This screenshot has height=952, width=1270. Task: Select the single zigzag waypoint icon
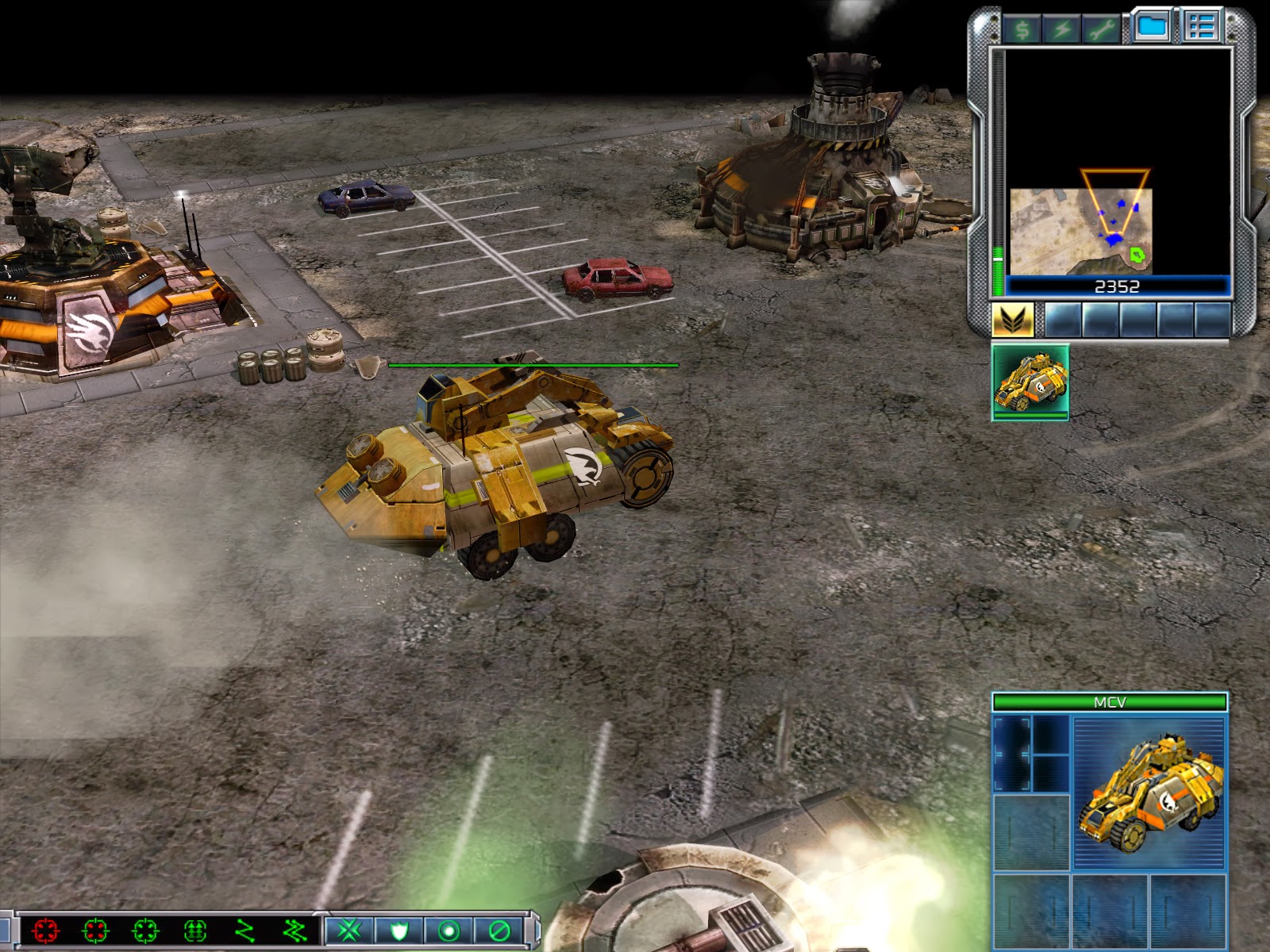tap(245, 930)
